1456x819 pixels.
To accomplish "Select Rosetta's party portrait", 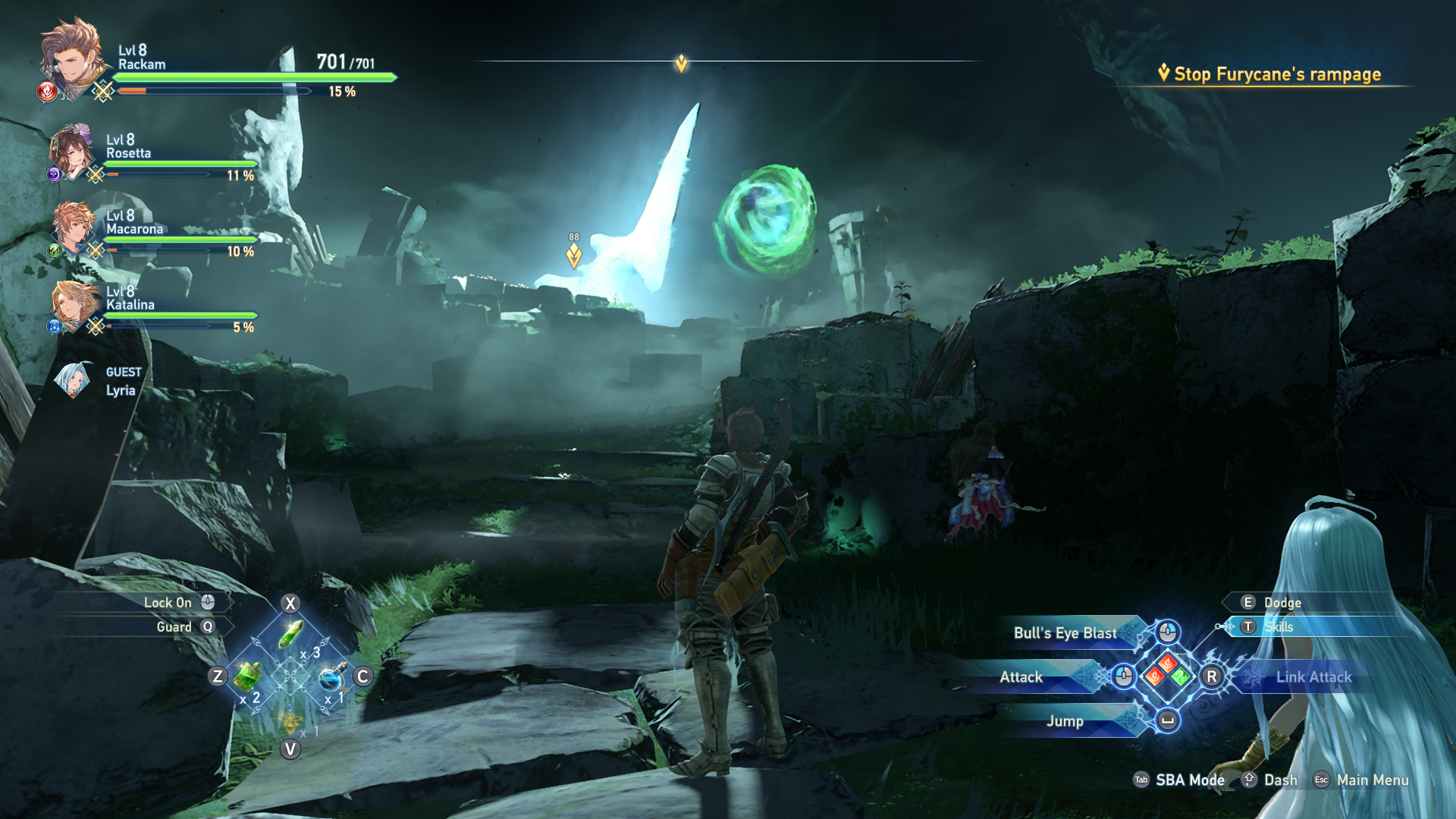I will tap(73, 152).
